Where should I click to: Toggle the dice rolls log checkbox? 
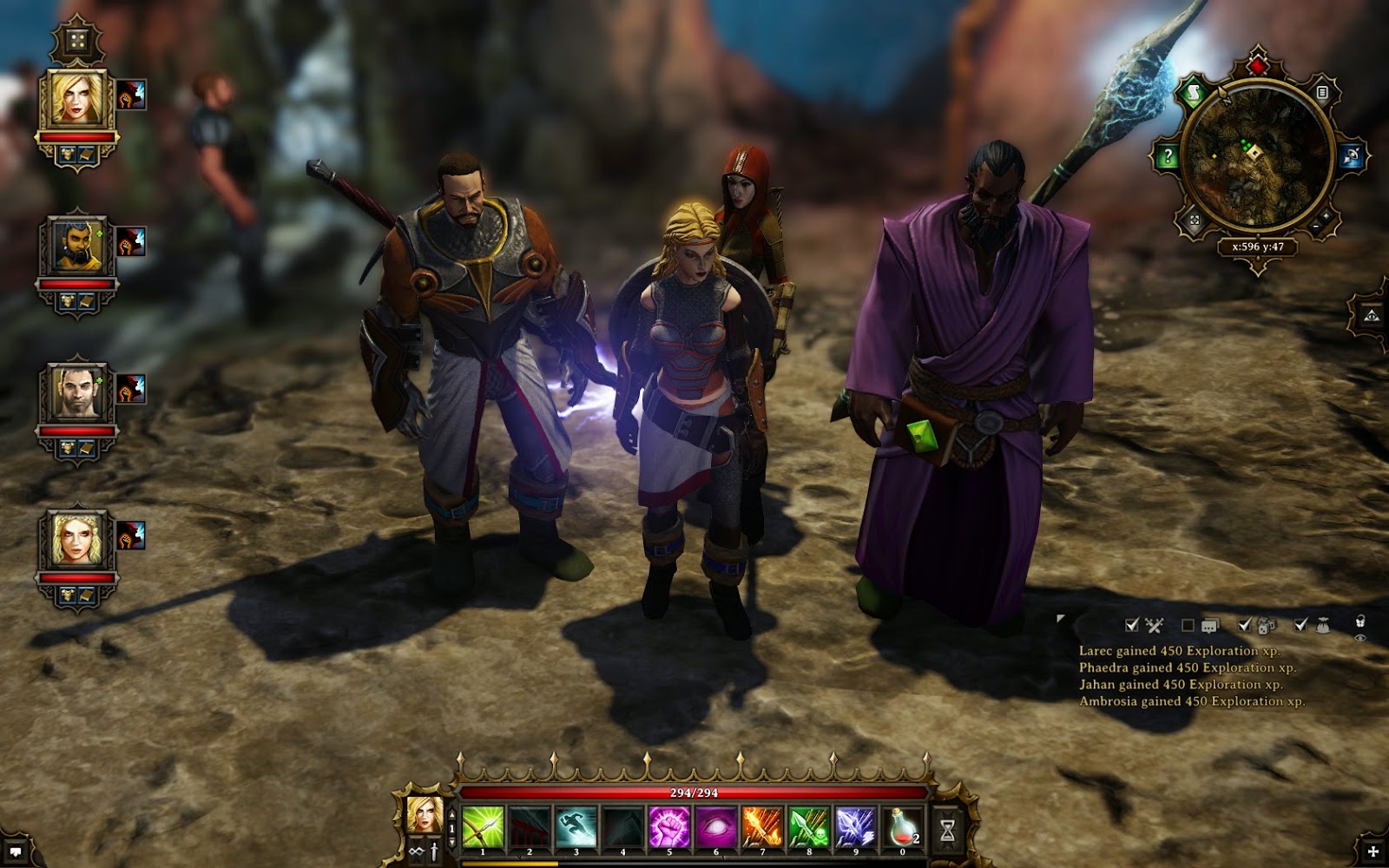point(1245,625)
